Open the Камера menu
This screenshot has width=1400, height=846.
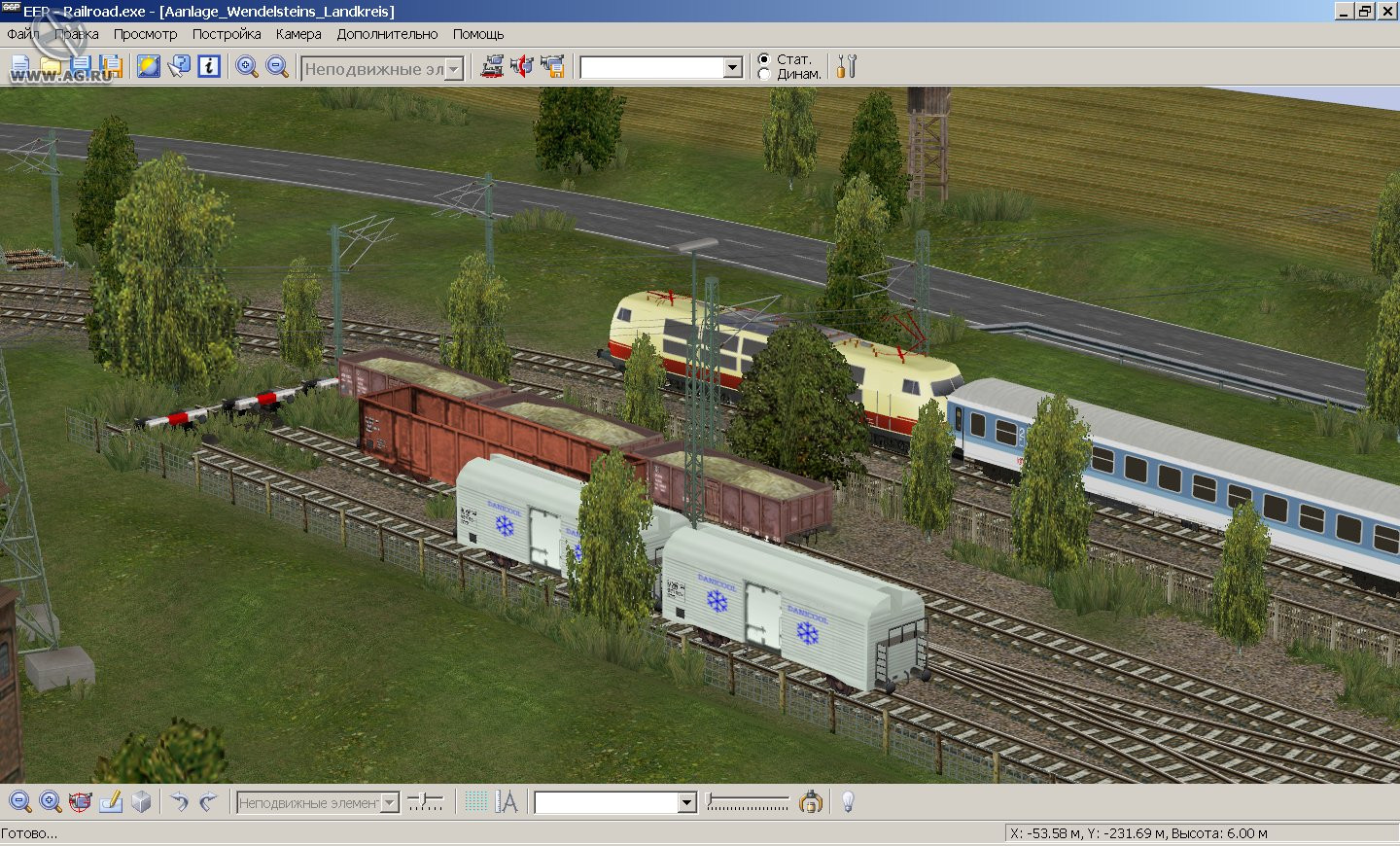(x=297, y=34)
